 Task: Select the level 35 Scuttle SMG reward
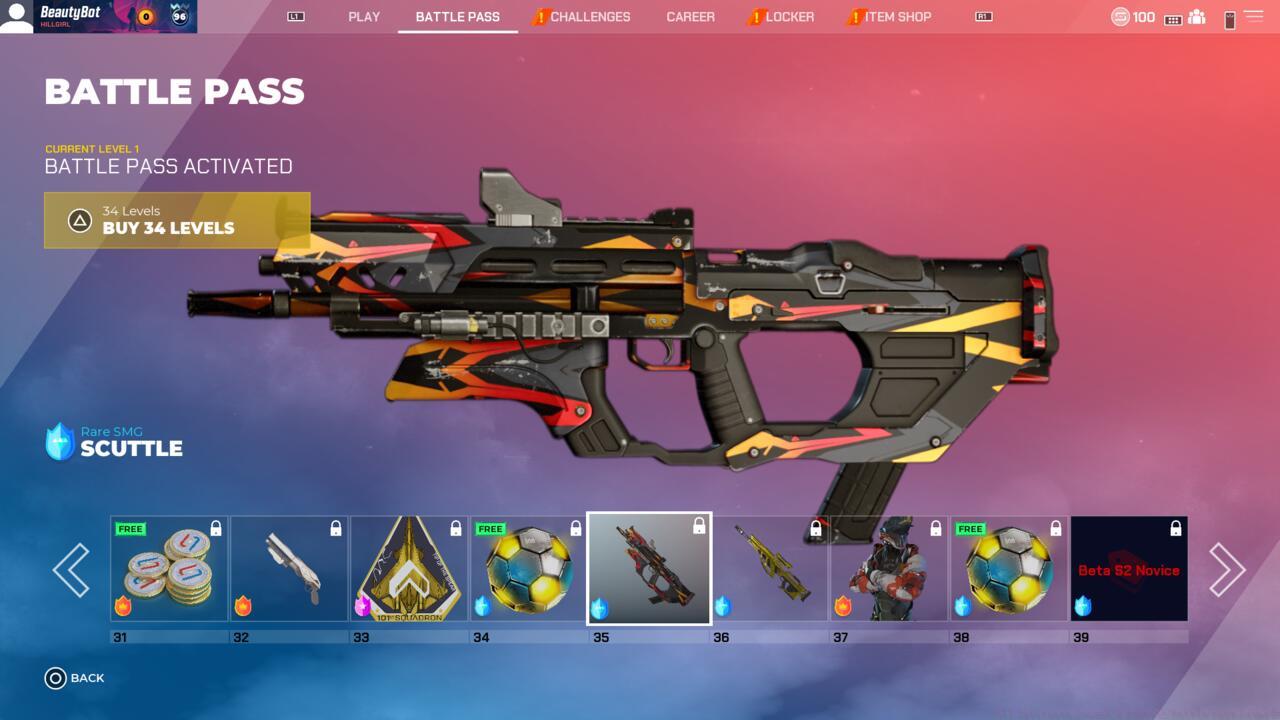coord(649,569)
